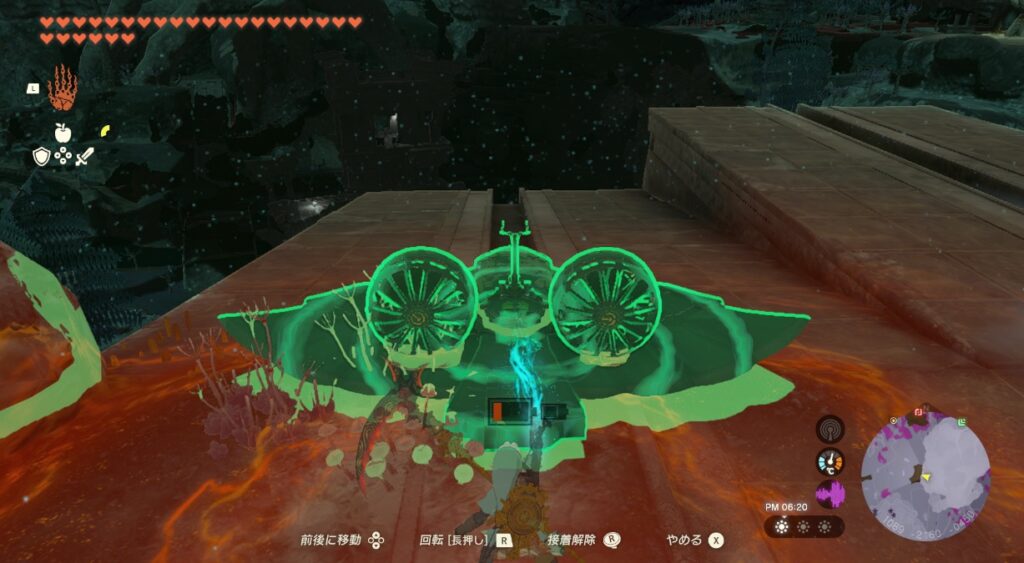Open the apple materials quick-select icon
The width and height of the screenshot is (1024, 563).
click(x=62, y=132)
